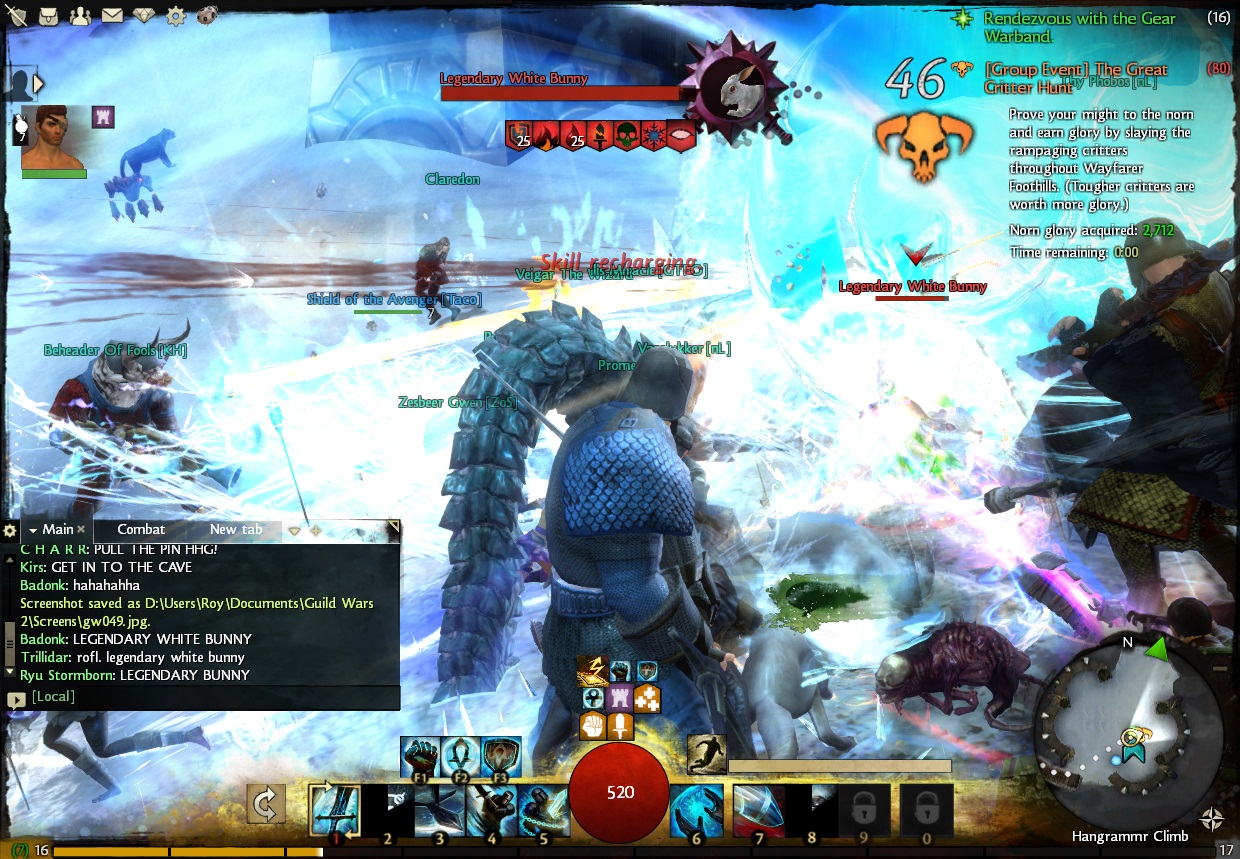Viewport: 1240px width, 859px height.
Task: Use the F1 fist virtue skill
Action: click(x=419, y=757)
